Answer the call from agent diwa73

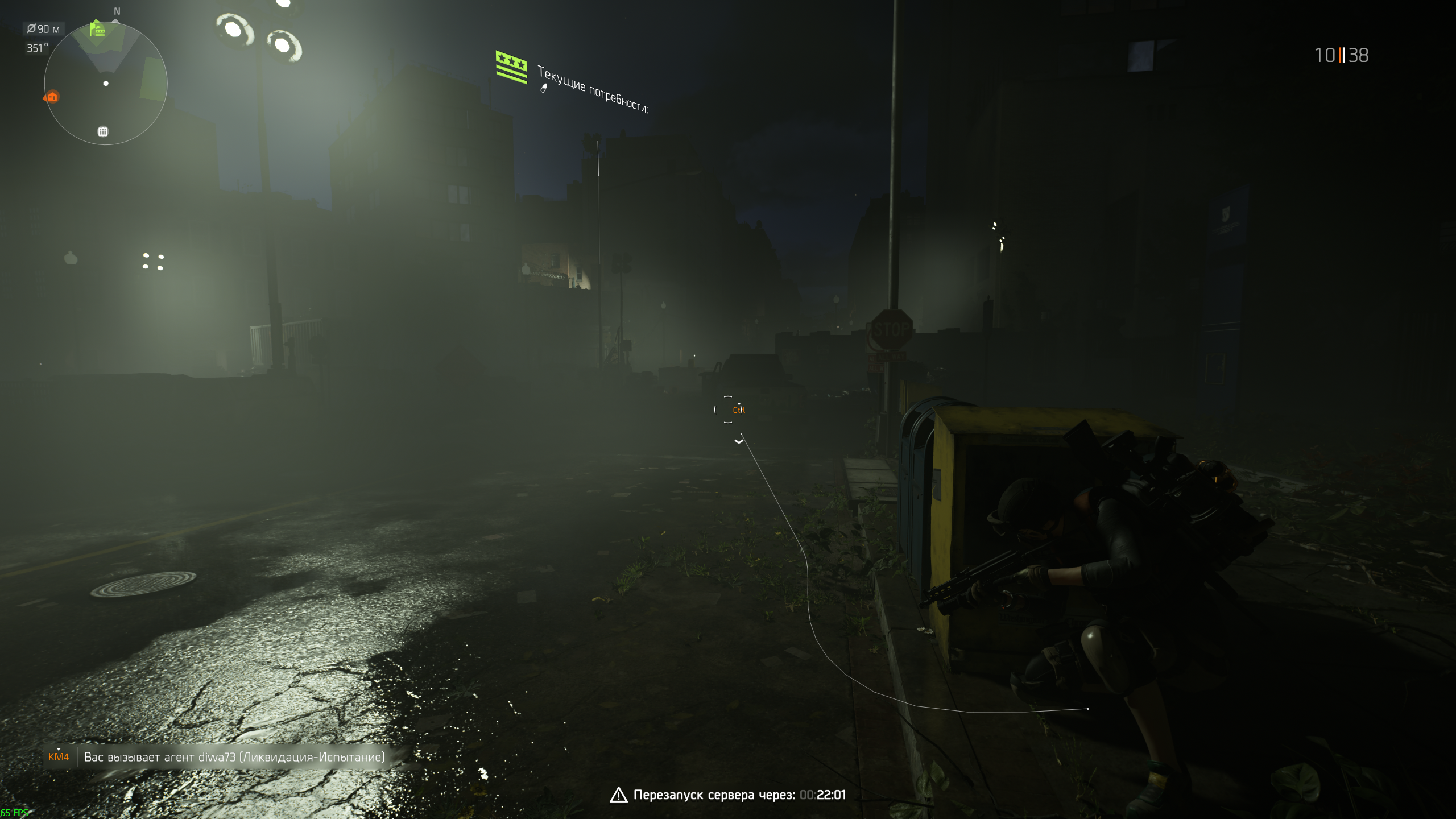click(234, 757)
